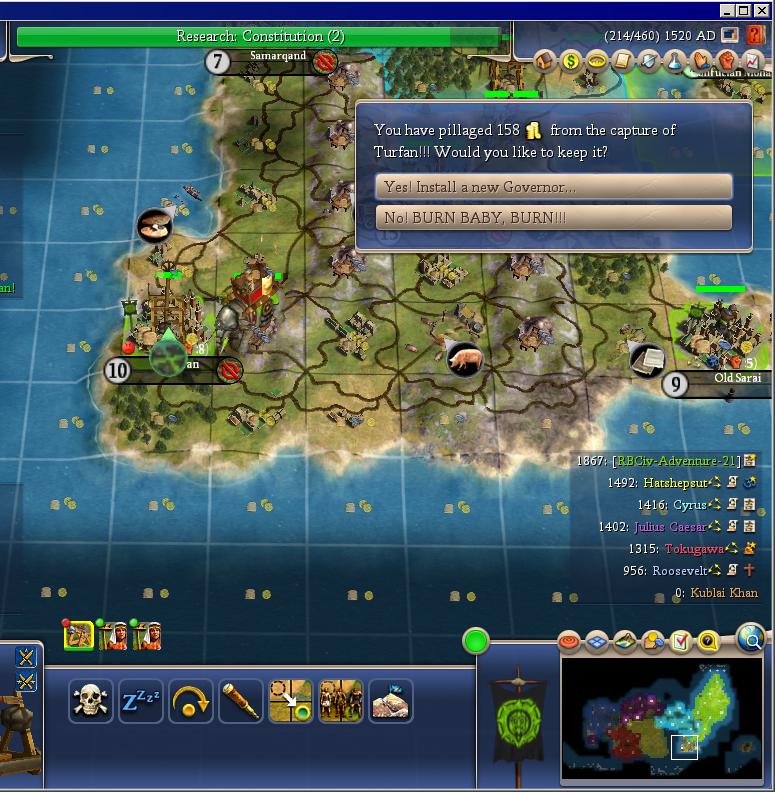This screenshot has width=775, height=793.
Task: Choose 'Yes! Install a new Governor...'
Action: pos(554,187)
